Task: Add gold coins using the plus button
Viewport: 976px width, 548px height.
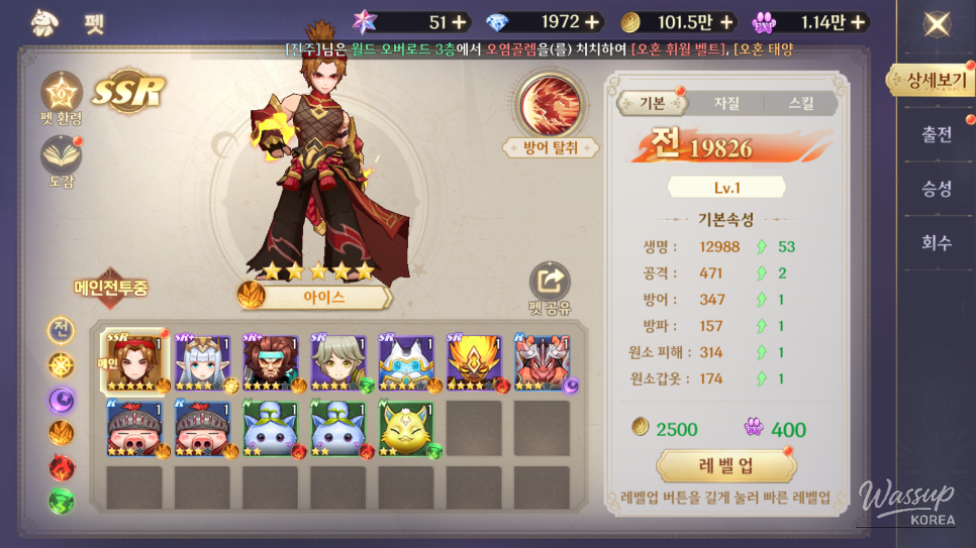Action: click(727, 22)
